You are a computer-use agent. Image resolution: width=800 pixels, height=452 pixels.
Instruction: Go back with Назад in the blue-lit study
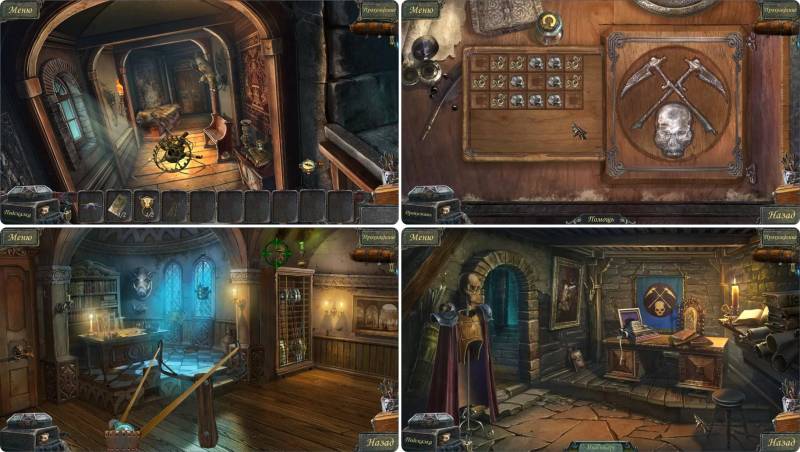pos(376,441)
